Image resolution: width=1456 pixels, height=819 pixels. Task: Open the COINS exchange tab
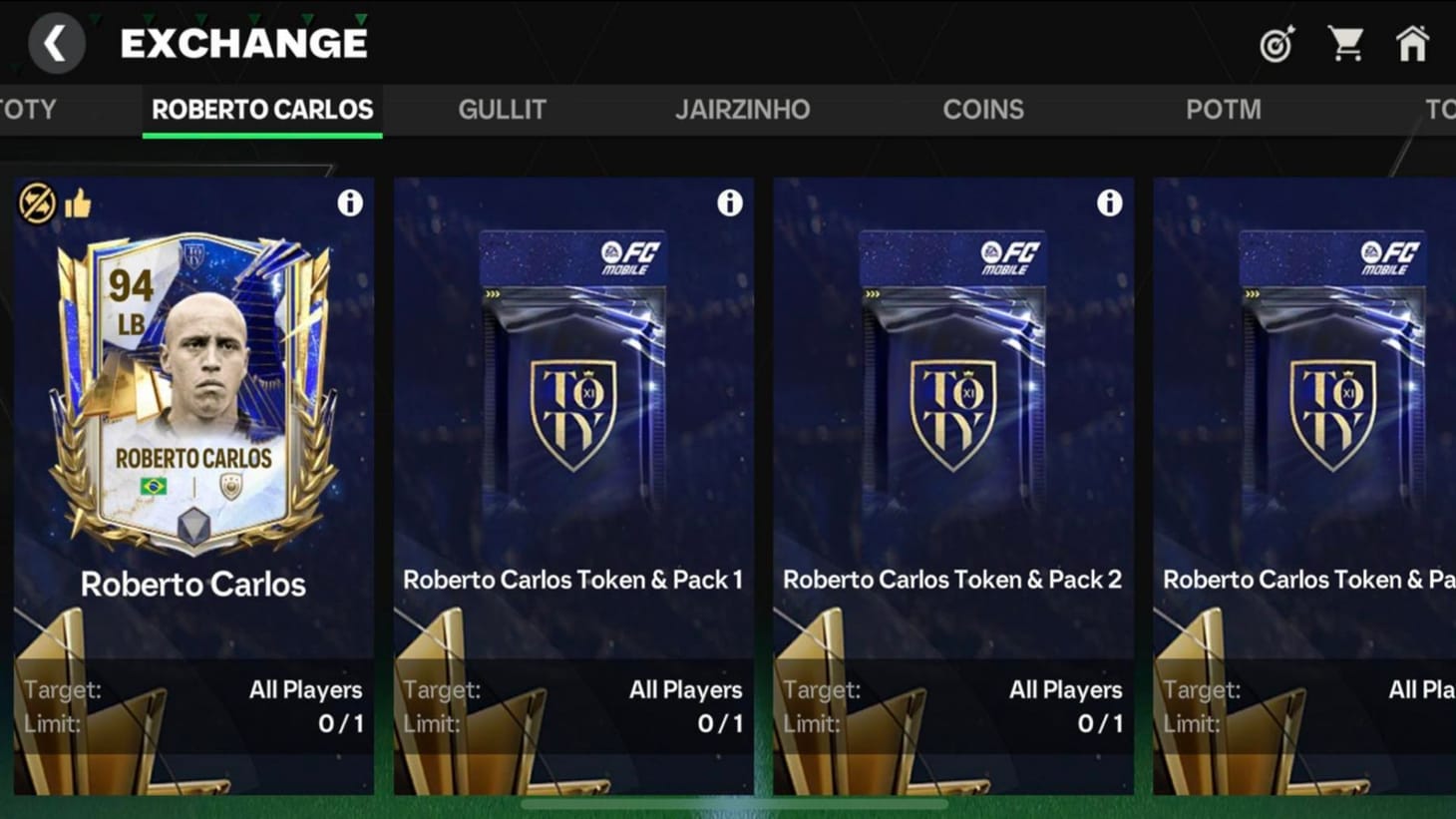983,110
